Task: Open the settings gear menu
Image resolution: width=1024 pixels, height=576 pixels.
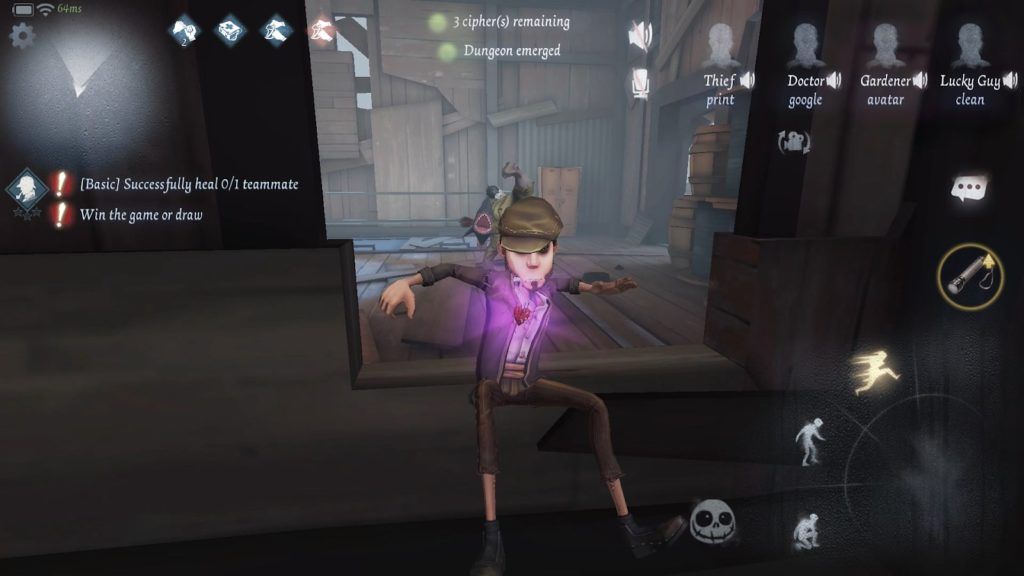Action: [21, 36]
